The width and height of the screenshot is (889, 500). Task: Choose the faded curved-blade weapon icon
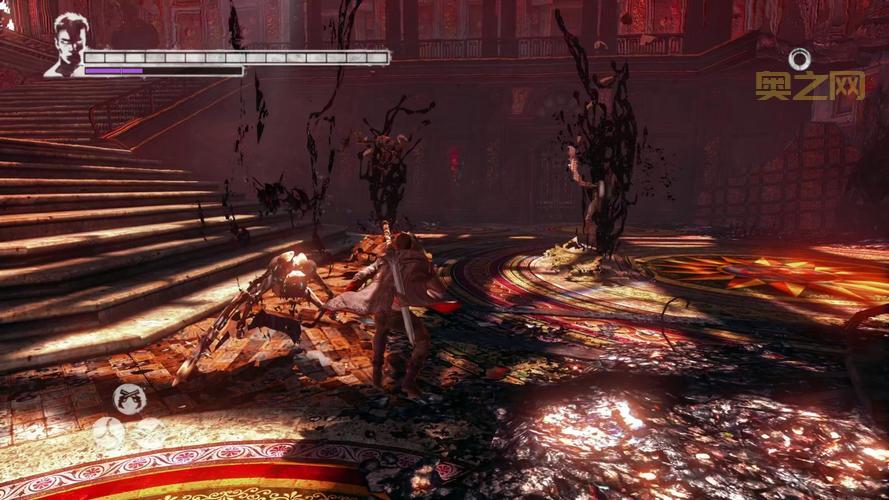point(108,432)
